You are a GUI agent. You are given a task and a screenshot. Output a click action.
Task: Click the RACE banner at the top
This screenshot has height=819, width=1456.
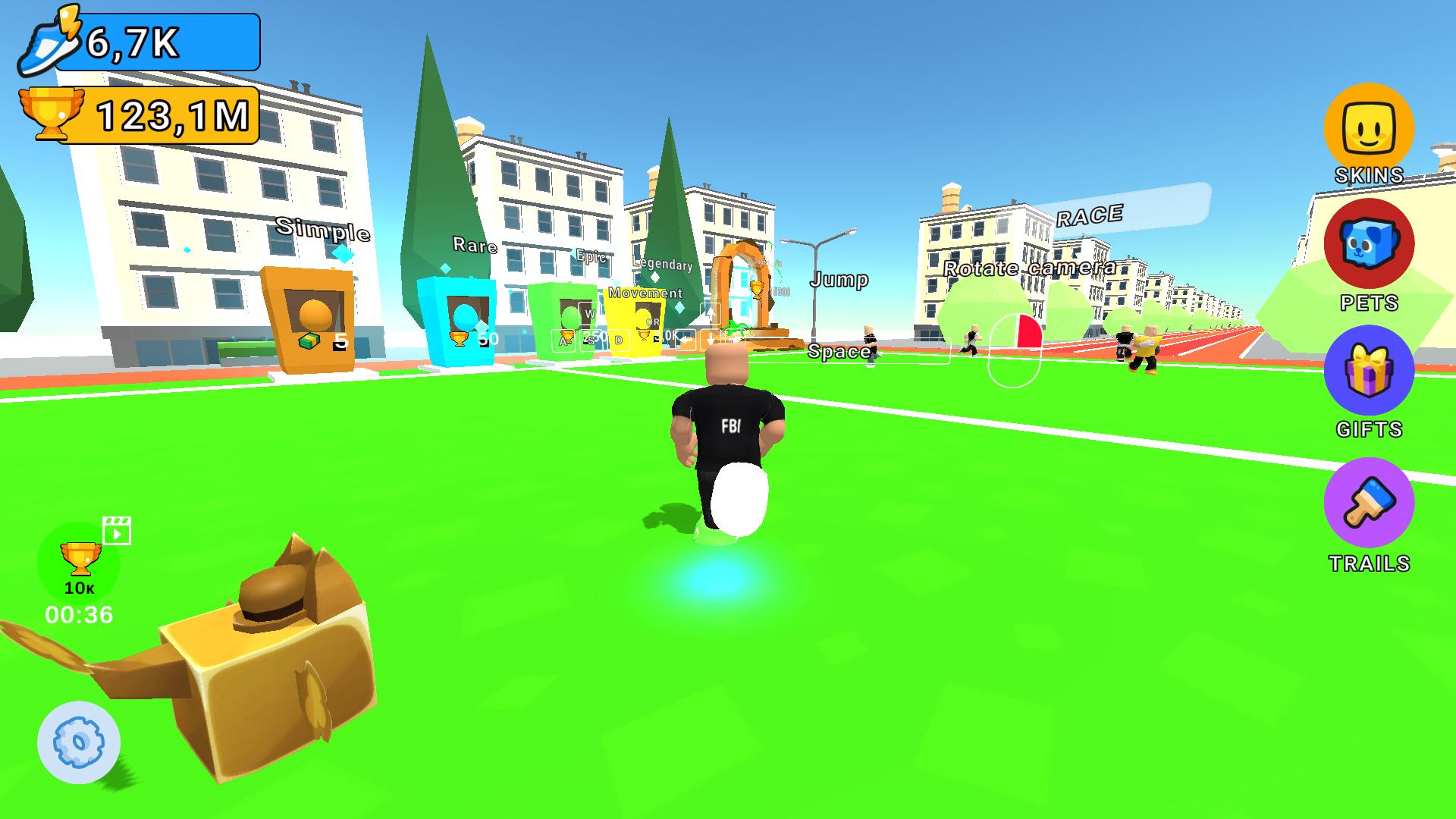1089,215
